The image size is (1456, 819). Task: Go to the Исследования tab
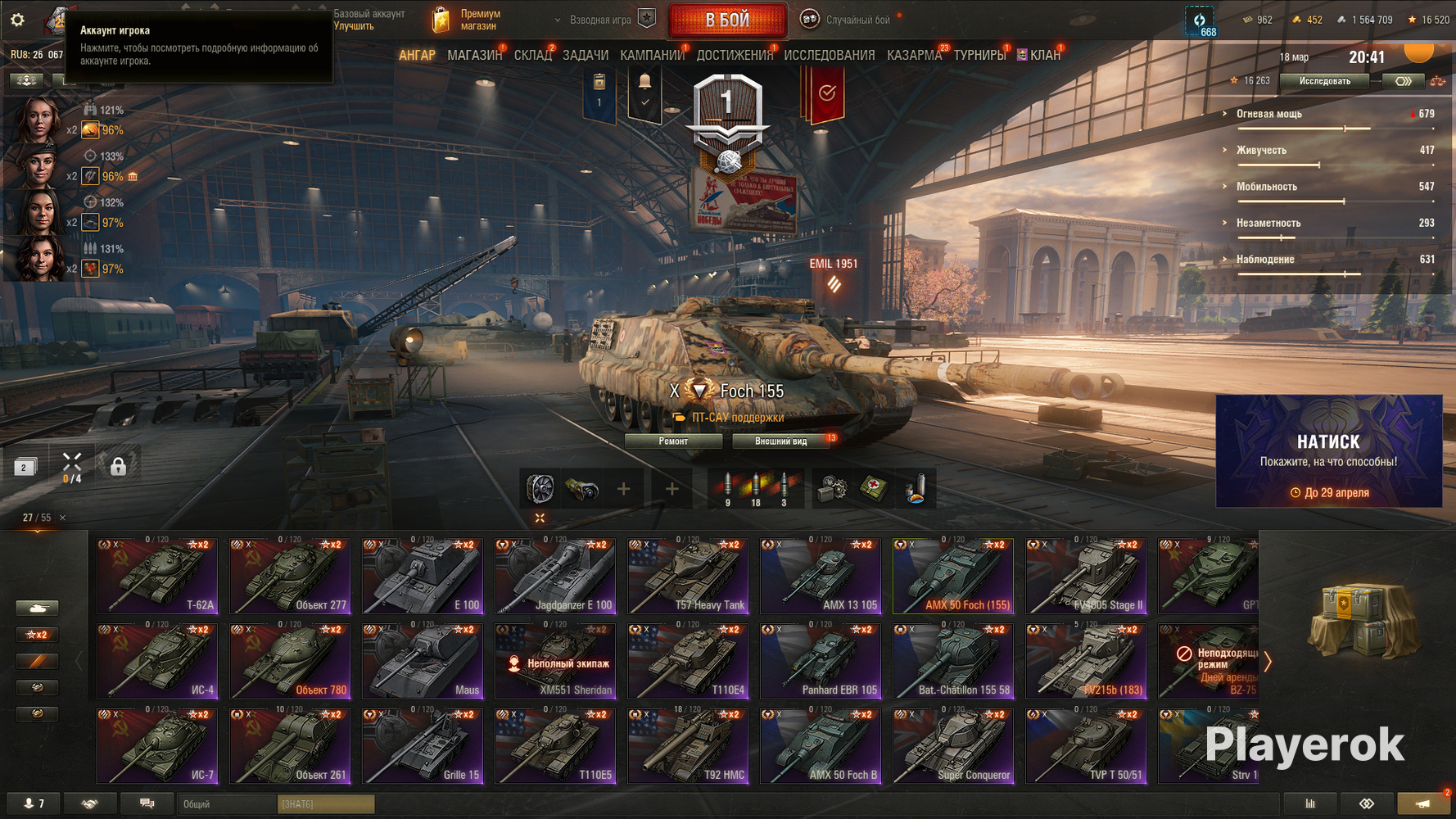click(829, 55)
